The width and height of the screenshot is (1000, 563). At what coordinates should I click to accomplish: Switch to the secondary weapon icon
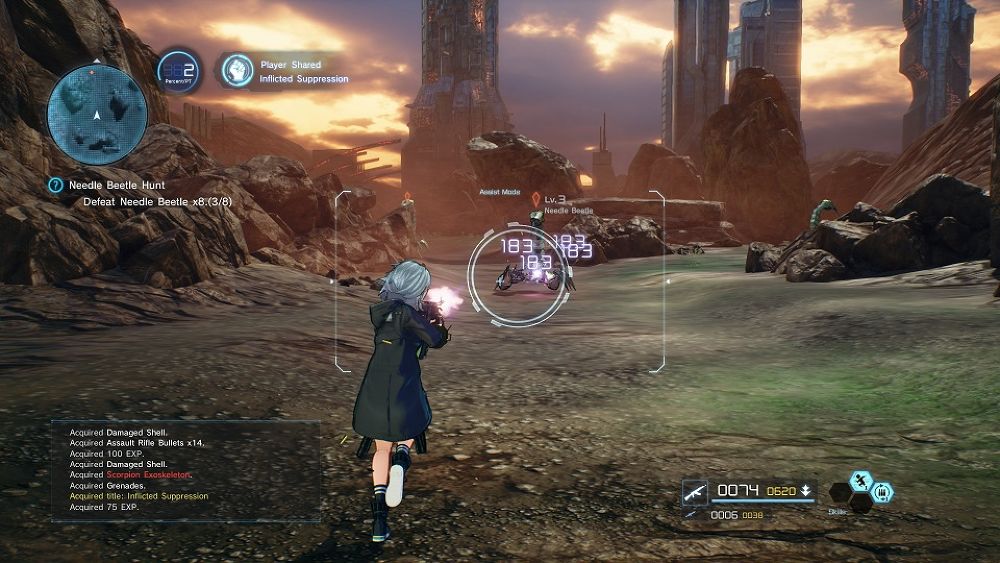point(692,514)
